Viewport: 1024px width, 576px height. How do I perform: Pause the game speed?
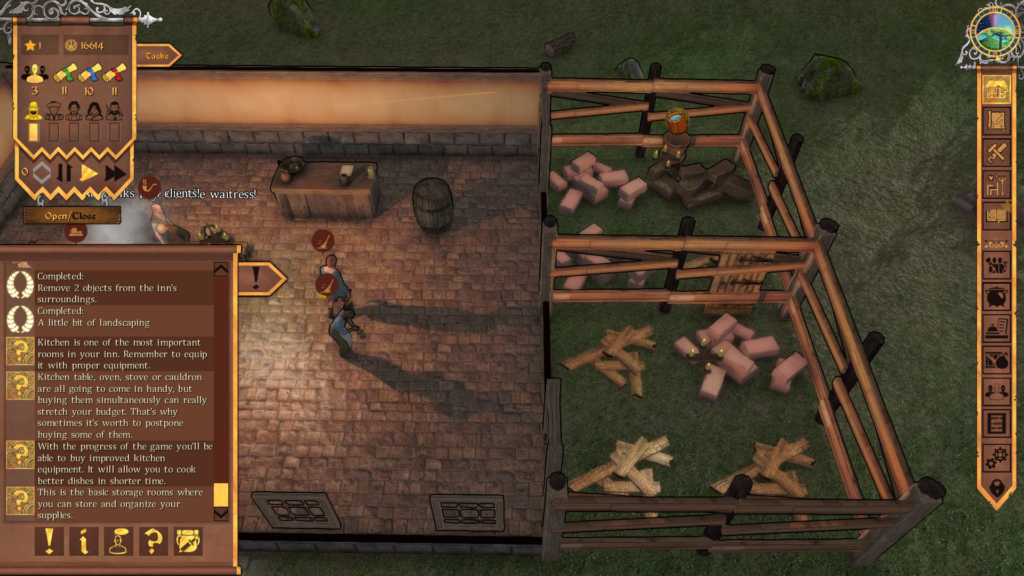click(64, 173)
